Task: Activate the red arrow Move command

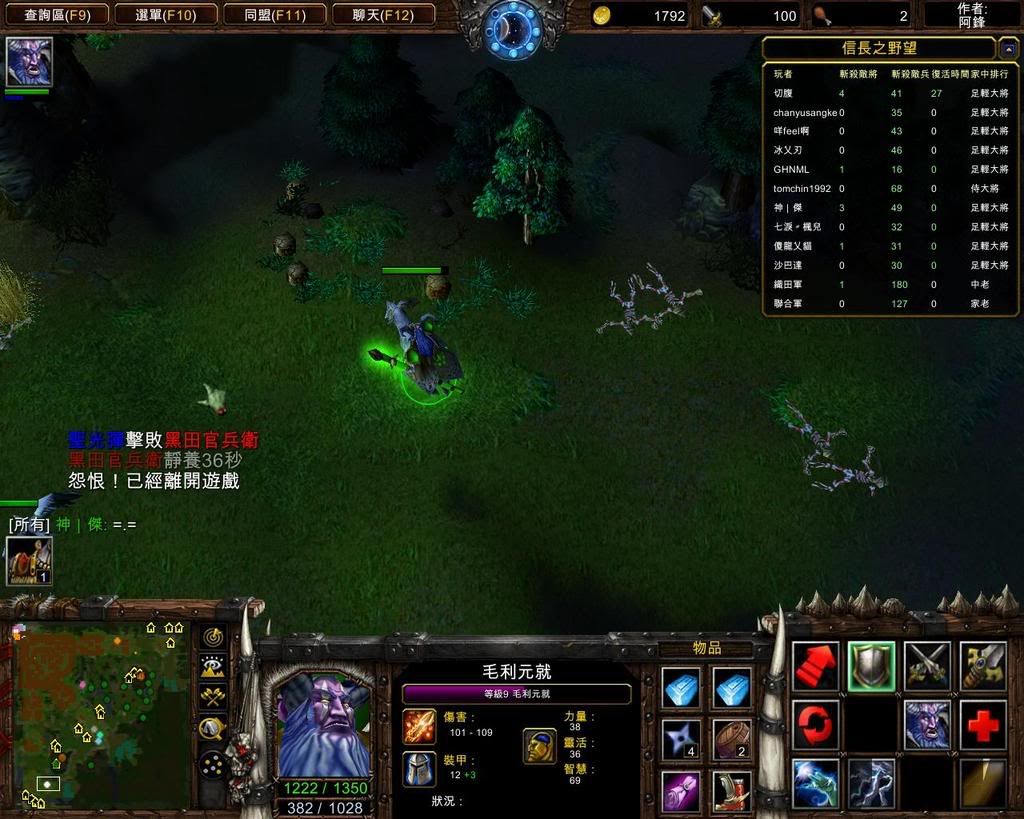Action: (x=815, y=667)
